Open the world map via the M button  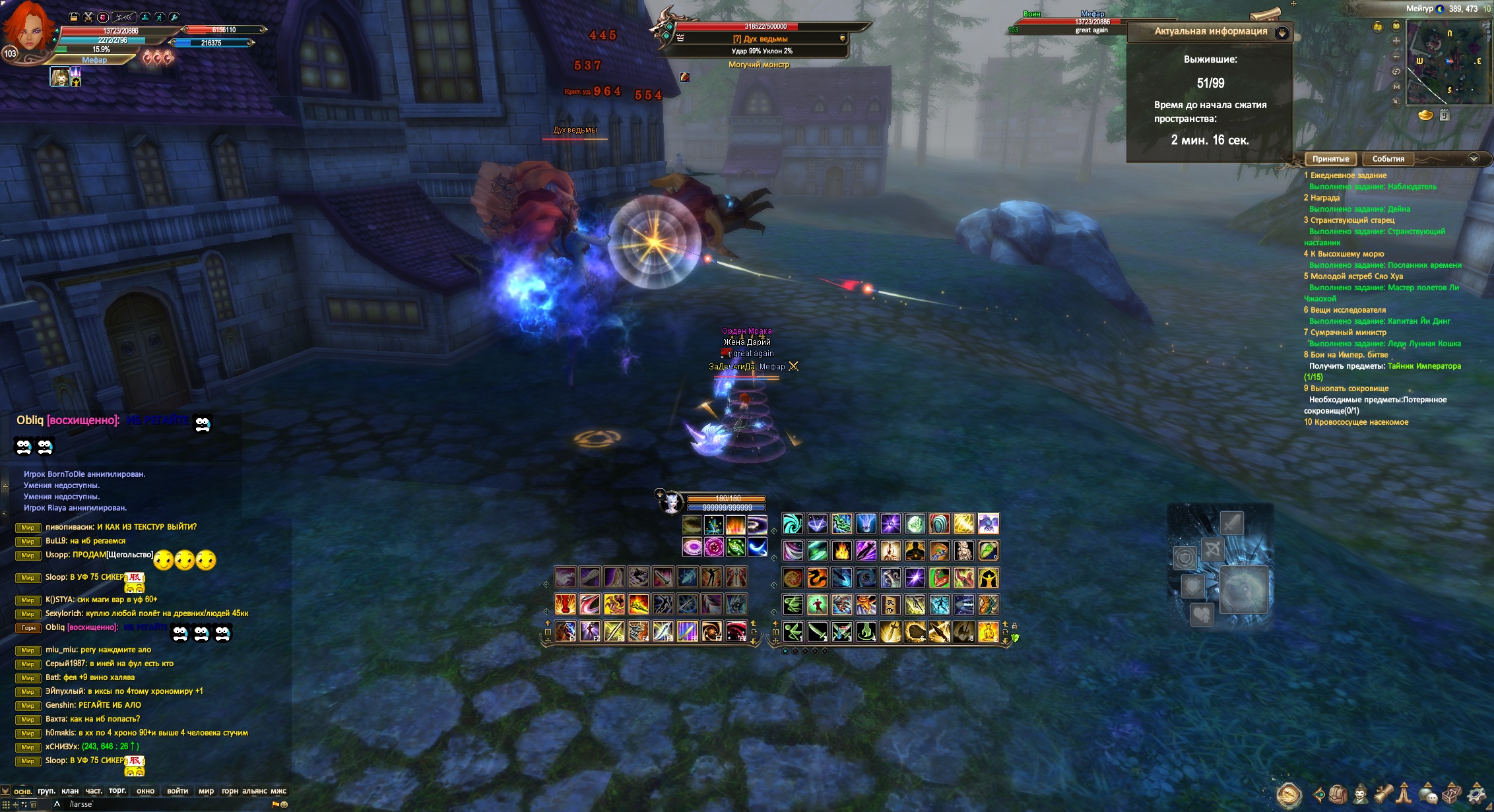(1396, 86)
